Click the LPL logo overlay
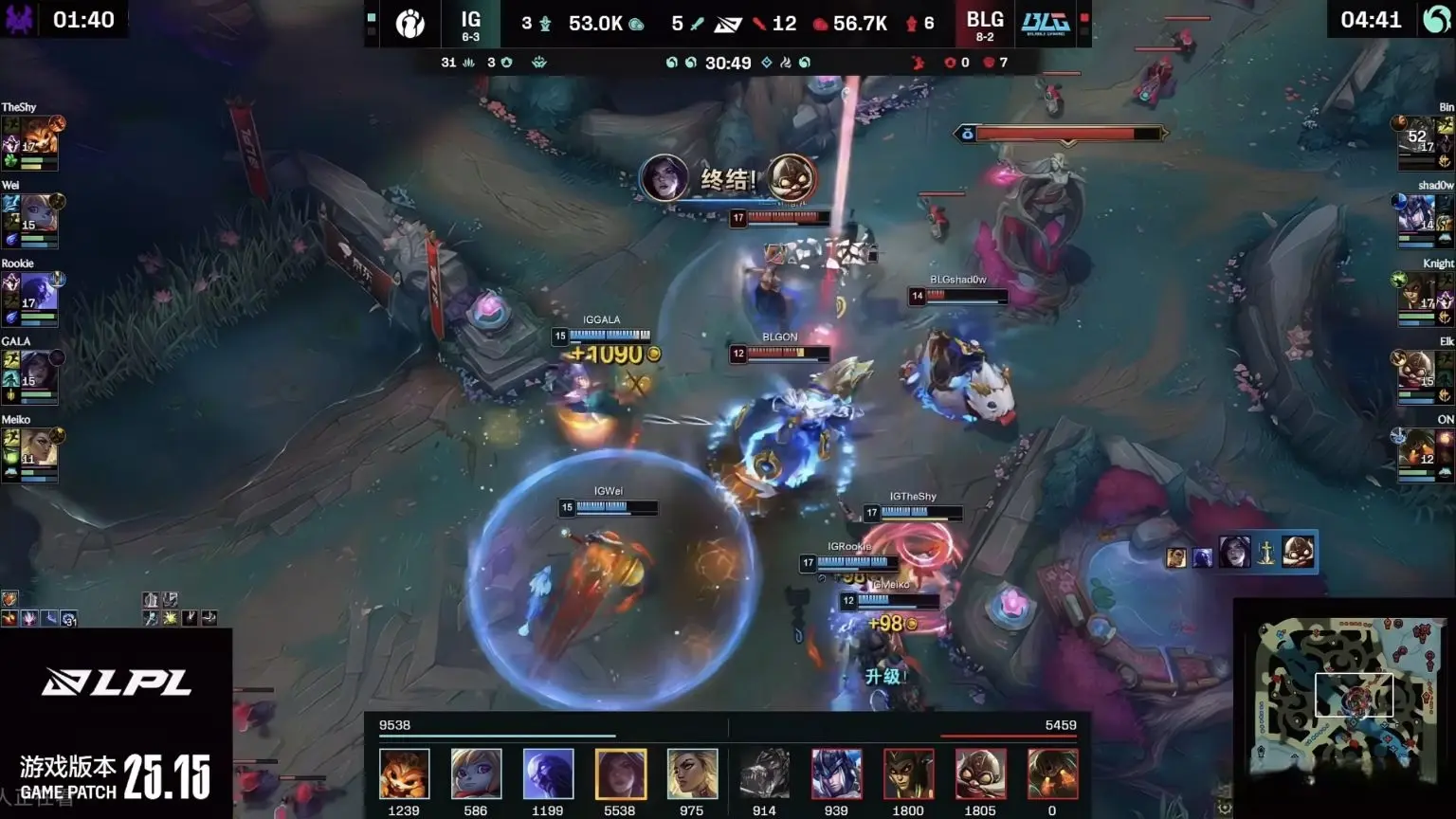 coord(117,682)
